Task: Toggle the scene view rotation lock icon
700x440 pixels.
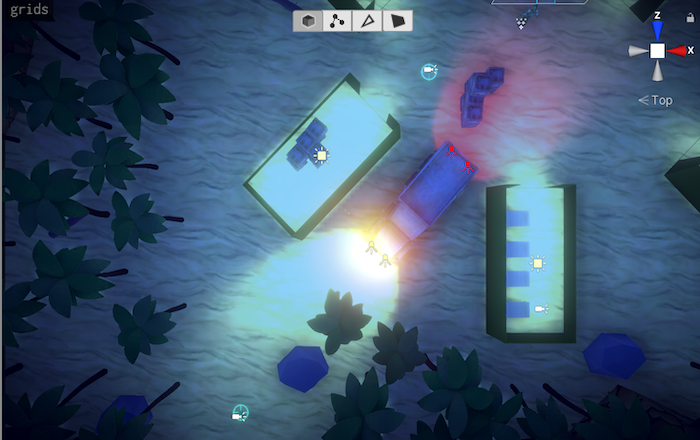Action: coord(690,17)
